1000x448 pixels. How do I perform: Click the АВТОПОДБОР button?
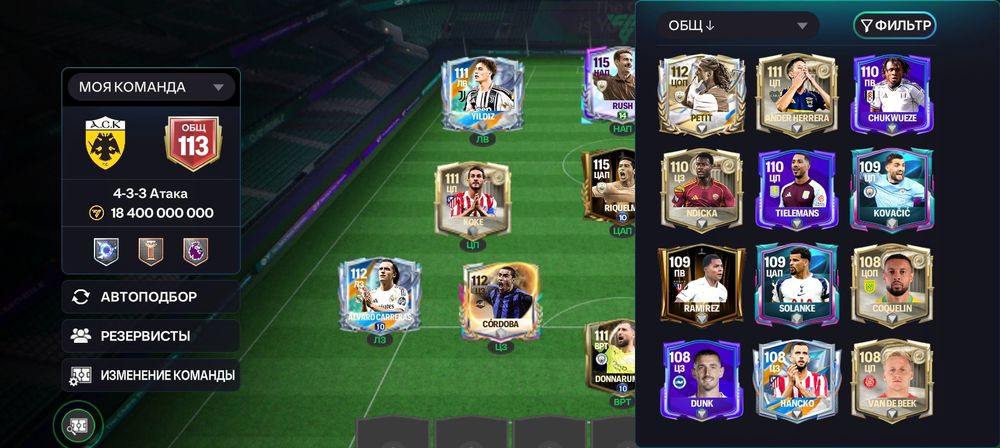[150, 297]
